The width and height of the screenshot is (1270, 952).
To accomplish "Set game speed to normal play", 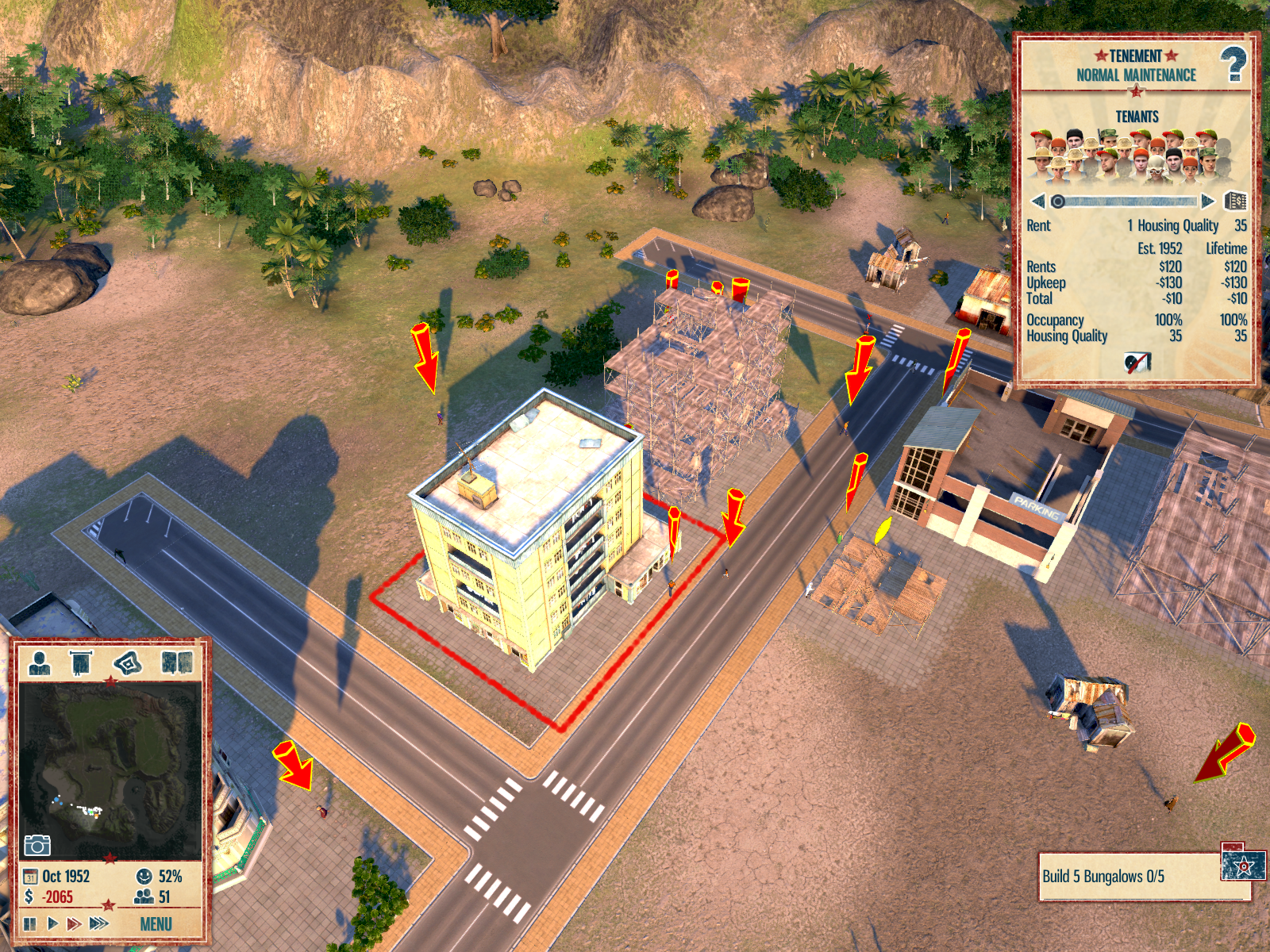I will click(52, 923).
